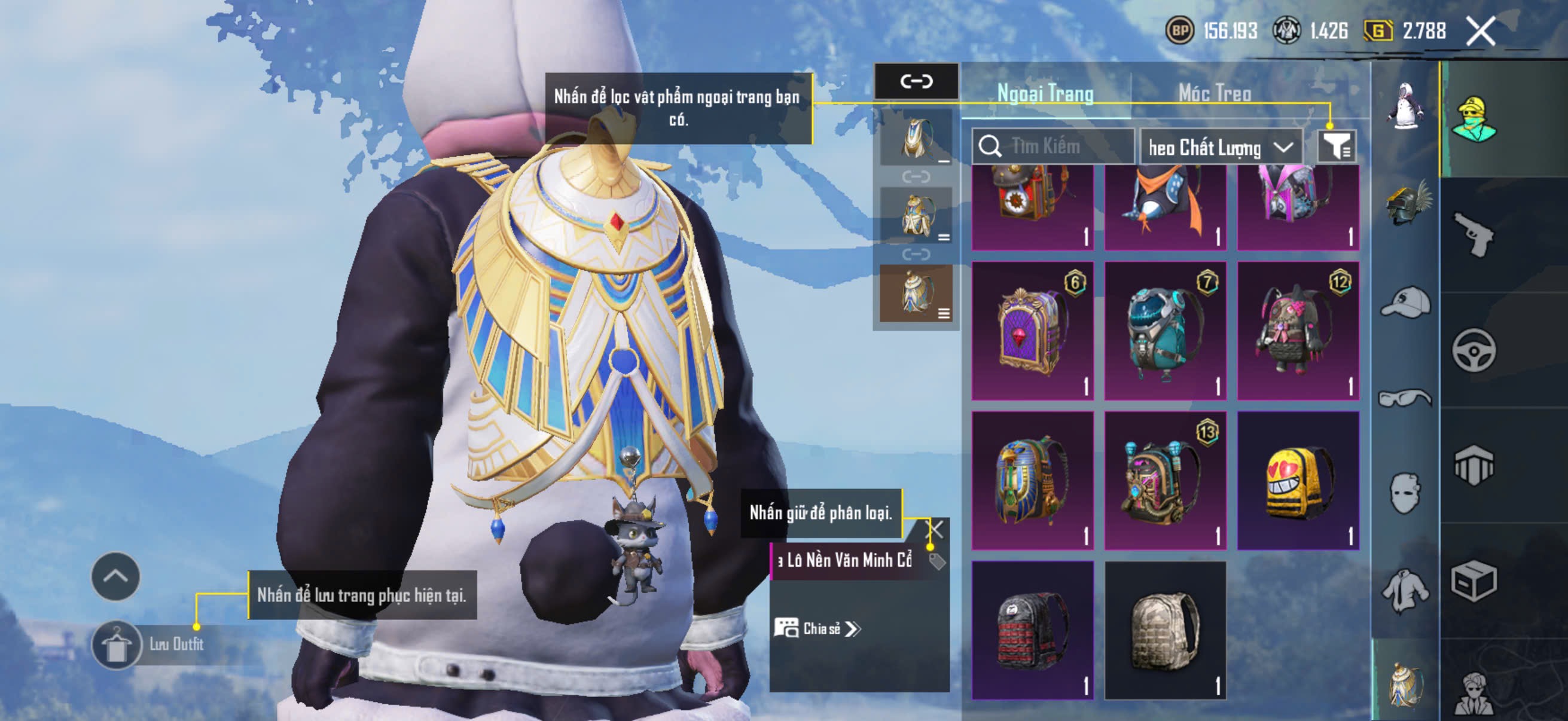Choose the teal robot backpack skin
1568x721 pixels.
pos(1165,331)
